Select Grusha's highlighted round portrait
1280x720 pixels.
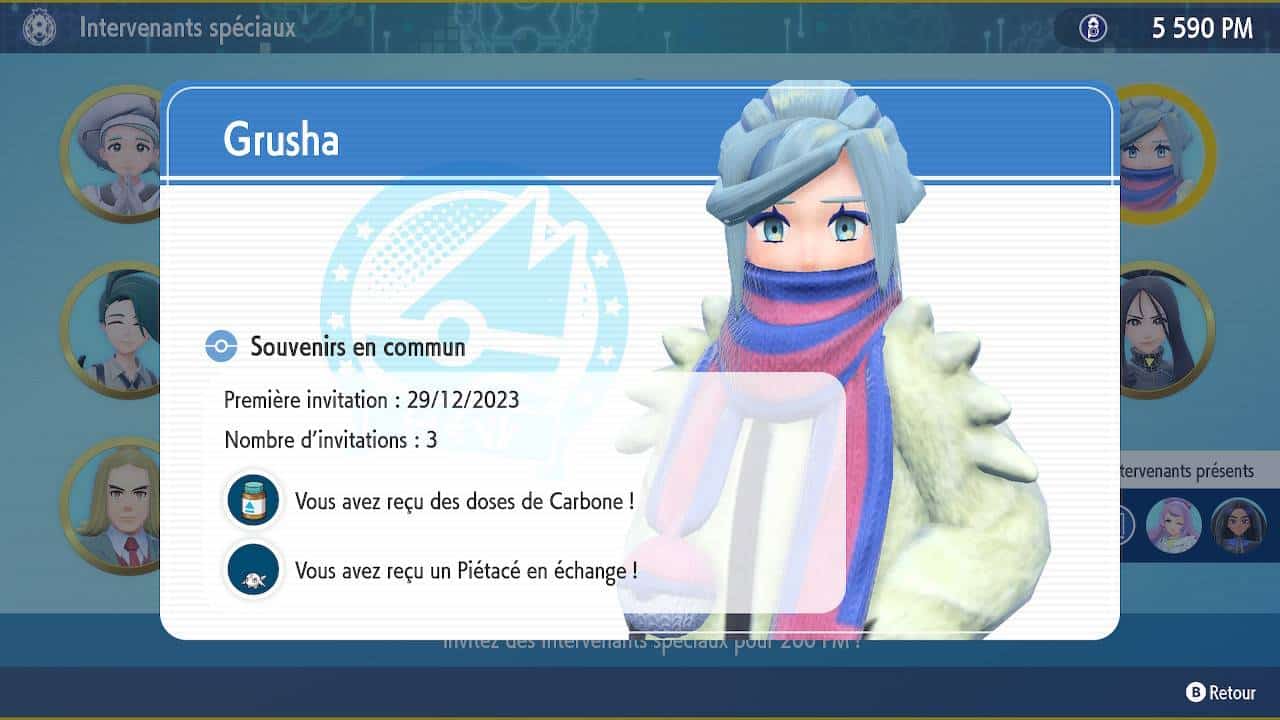(1160, 153)
